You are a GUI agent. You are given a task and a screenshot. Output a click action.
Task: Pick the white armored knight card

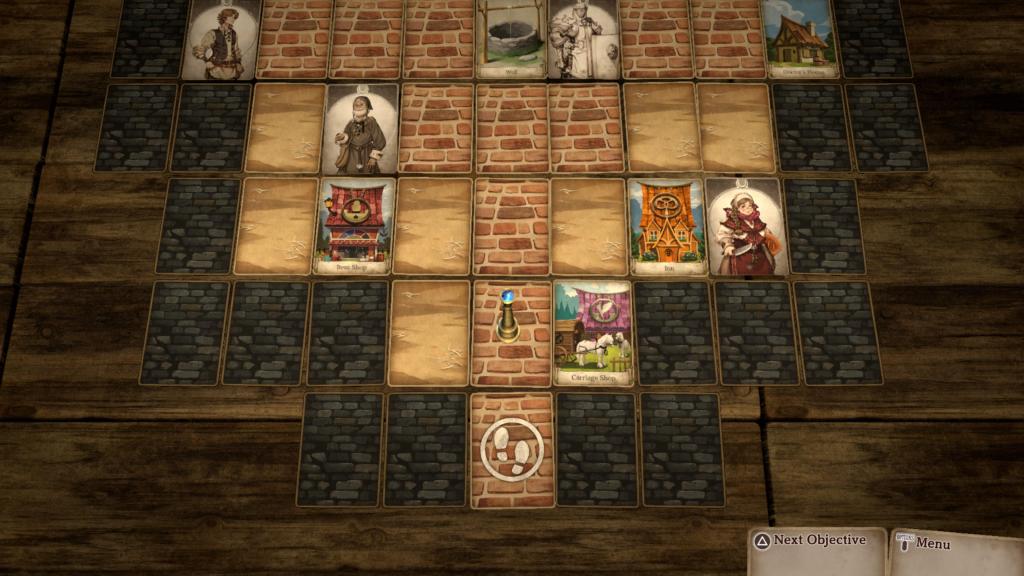click(x=584, y=38)
